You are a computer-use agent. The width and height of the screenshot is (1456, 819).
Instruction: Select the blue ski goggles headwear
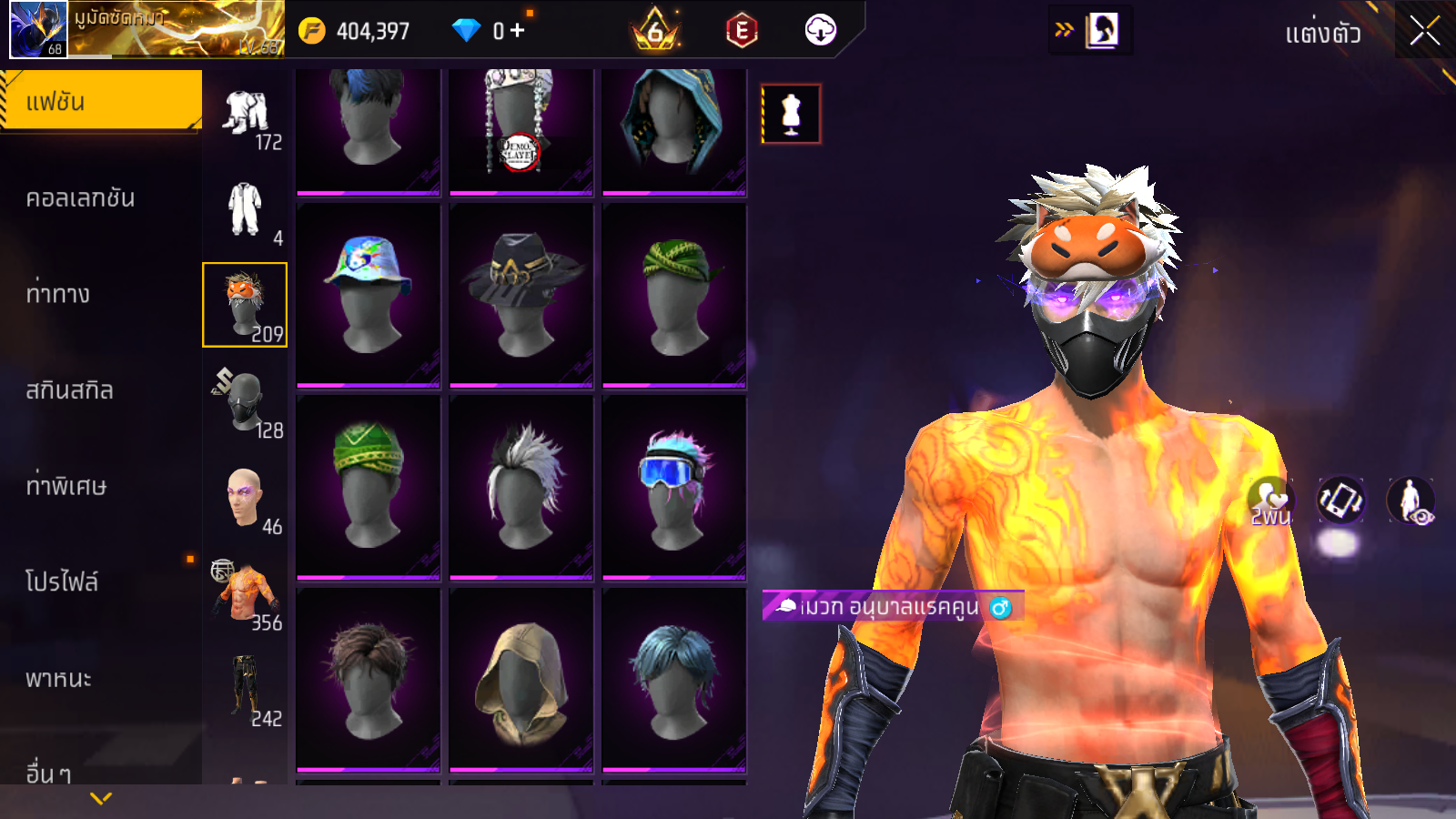(673, 486)
